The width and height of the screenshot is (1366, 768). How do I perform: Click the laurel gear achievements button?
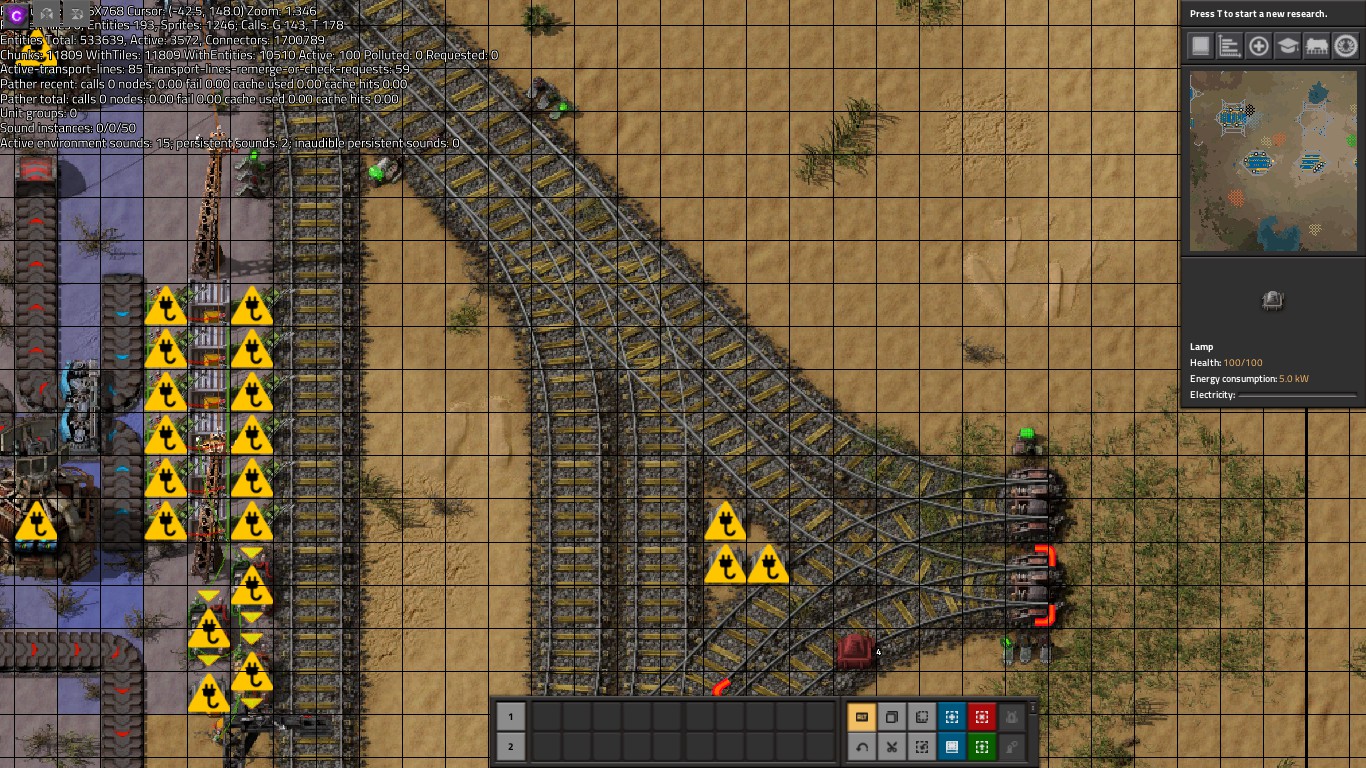[x=1345, y=46]
